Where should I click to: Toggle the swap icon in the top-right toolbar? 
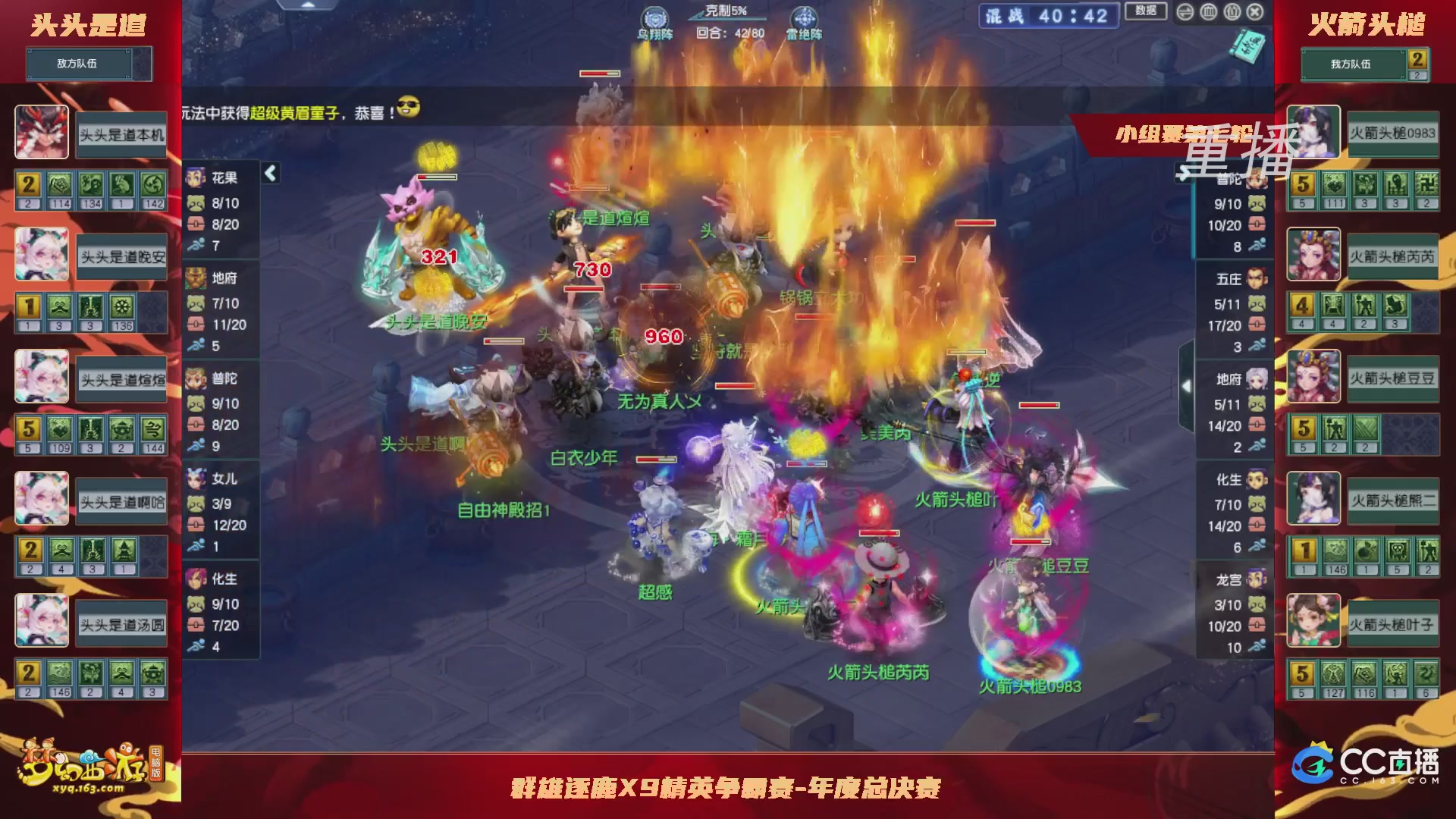1185,12
